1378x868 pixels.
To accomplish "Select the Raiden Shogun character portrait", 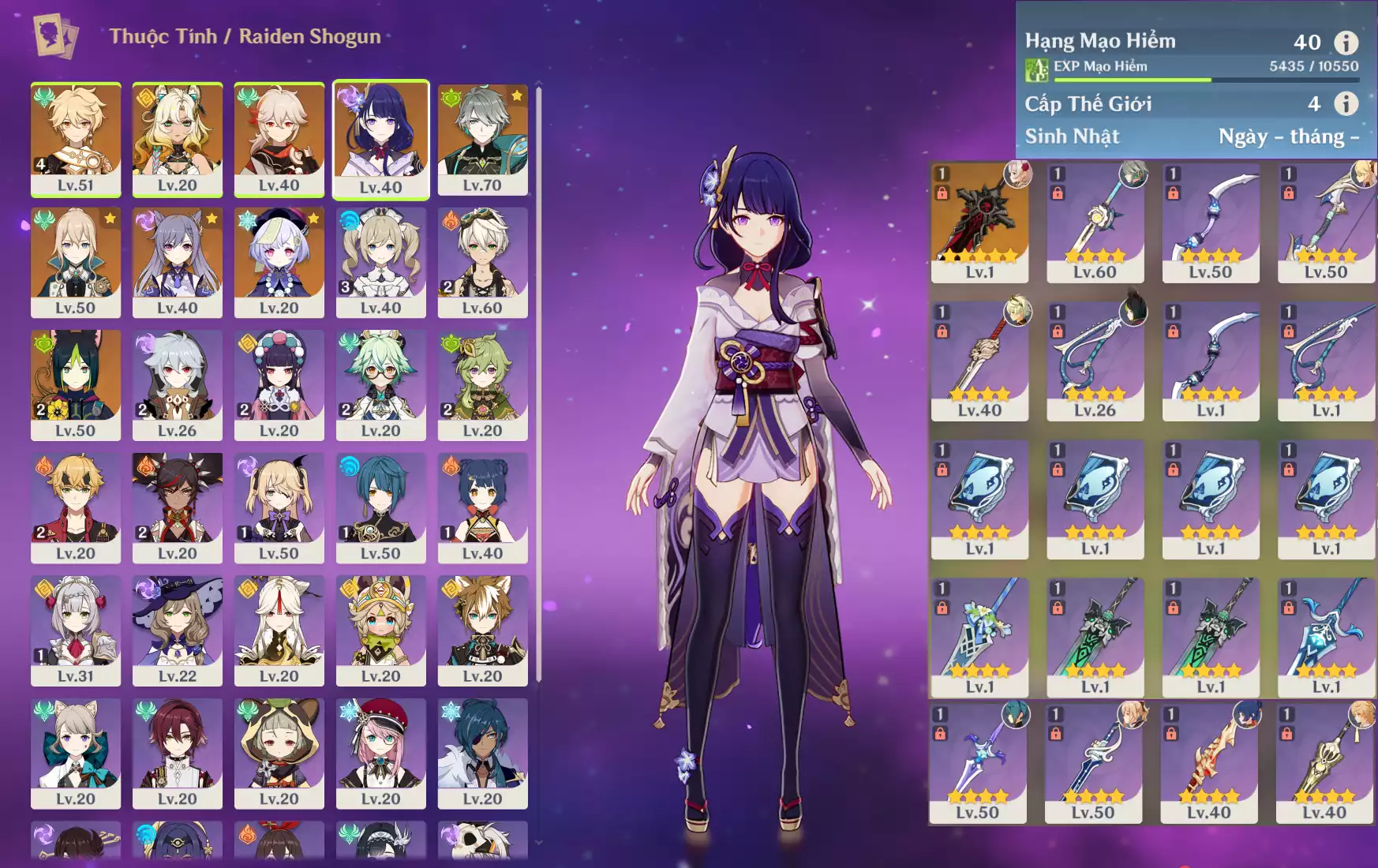I will [x=380, y=138].
